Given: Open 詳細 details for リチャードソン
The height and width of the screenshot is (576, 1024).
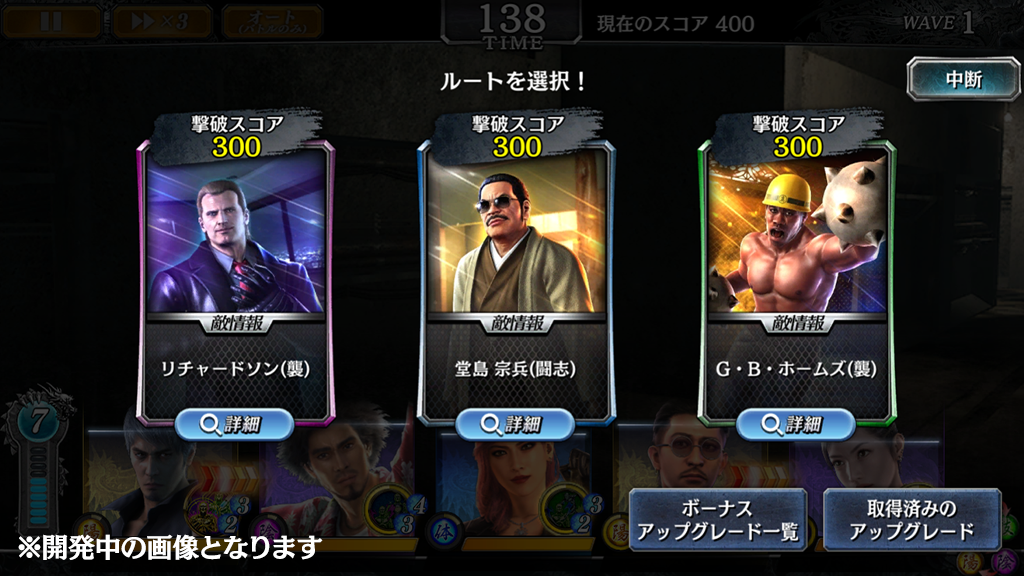Looking at the screenshot, I should point(235,423).
